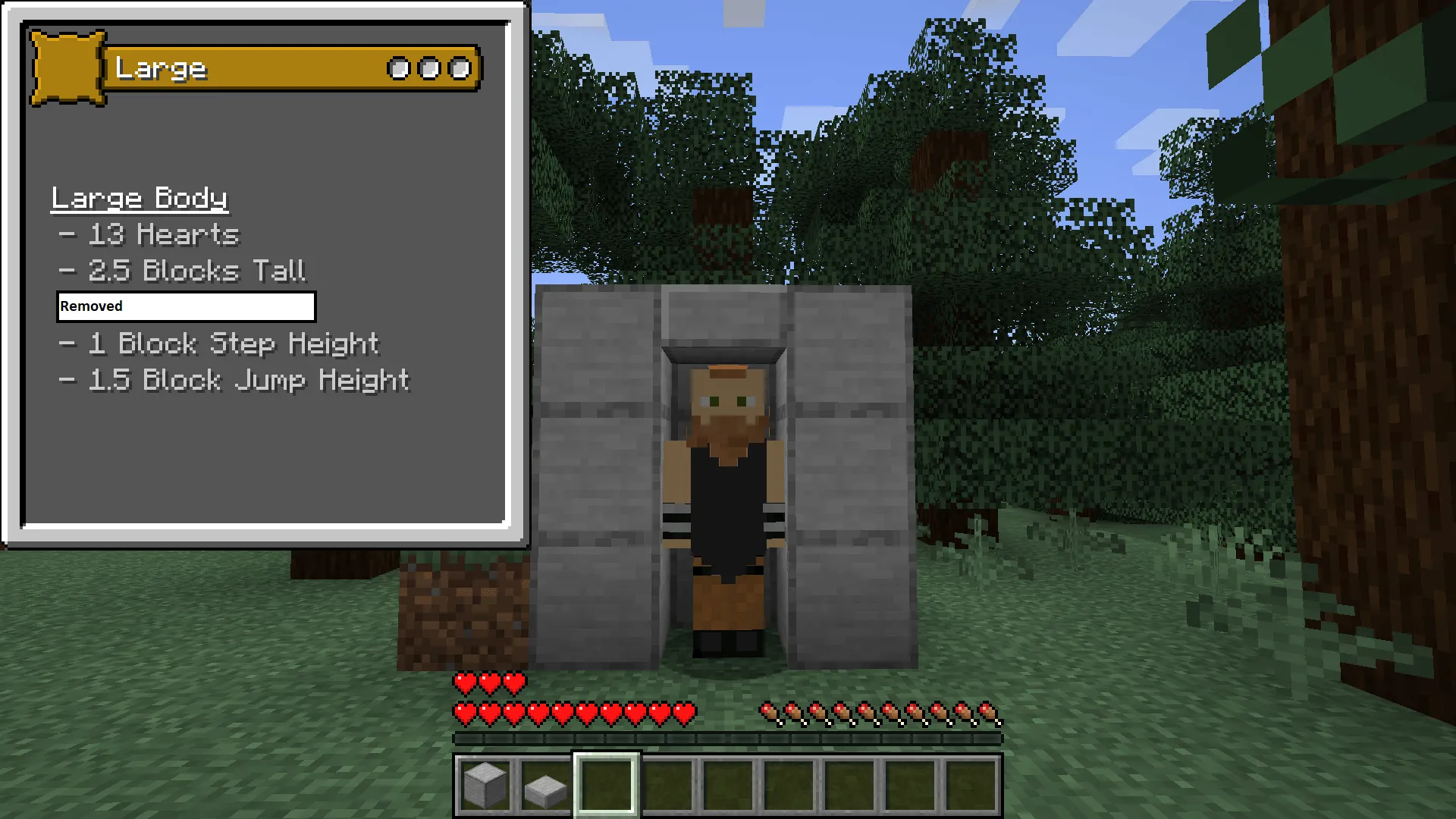Expand the 'Large Body' section heading
1456x819 pixels.
(x=139, y=198)
